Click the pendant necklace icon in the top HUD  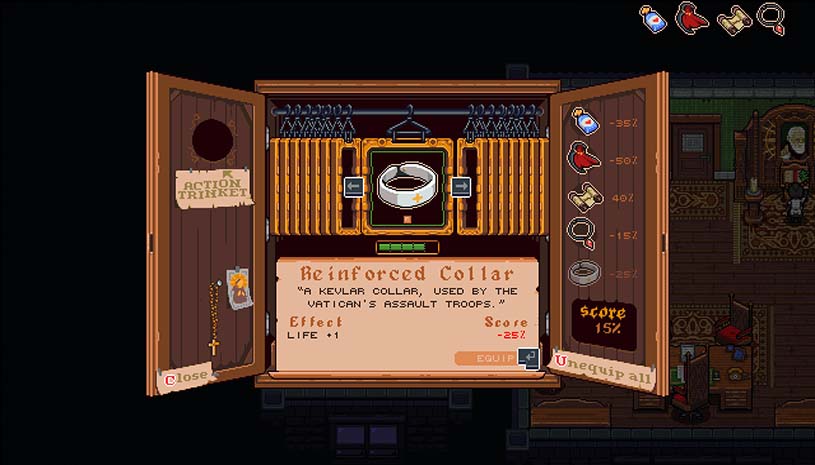772,18
